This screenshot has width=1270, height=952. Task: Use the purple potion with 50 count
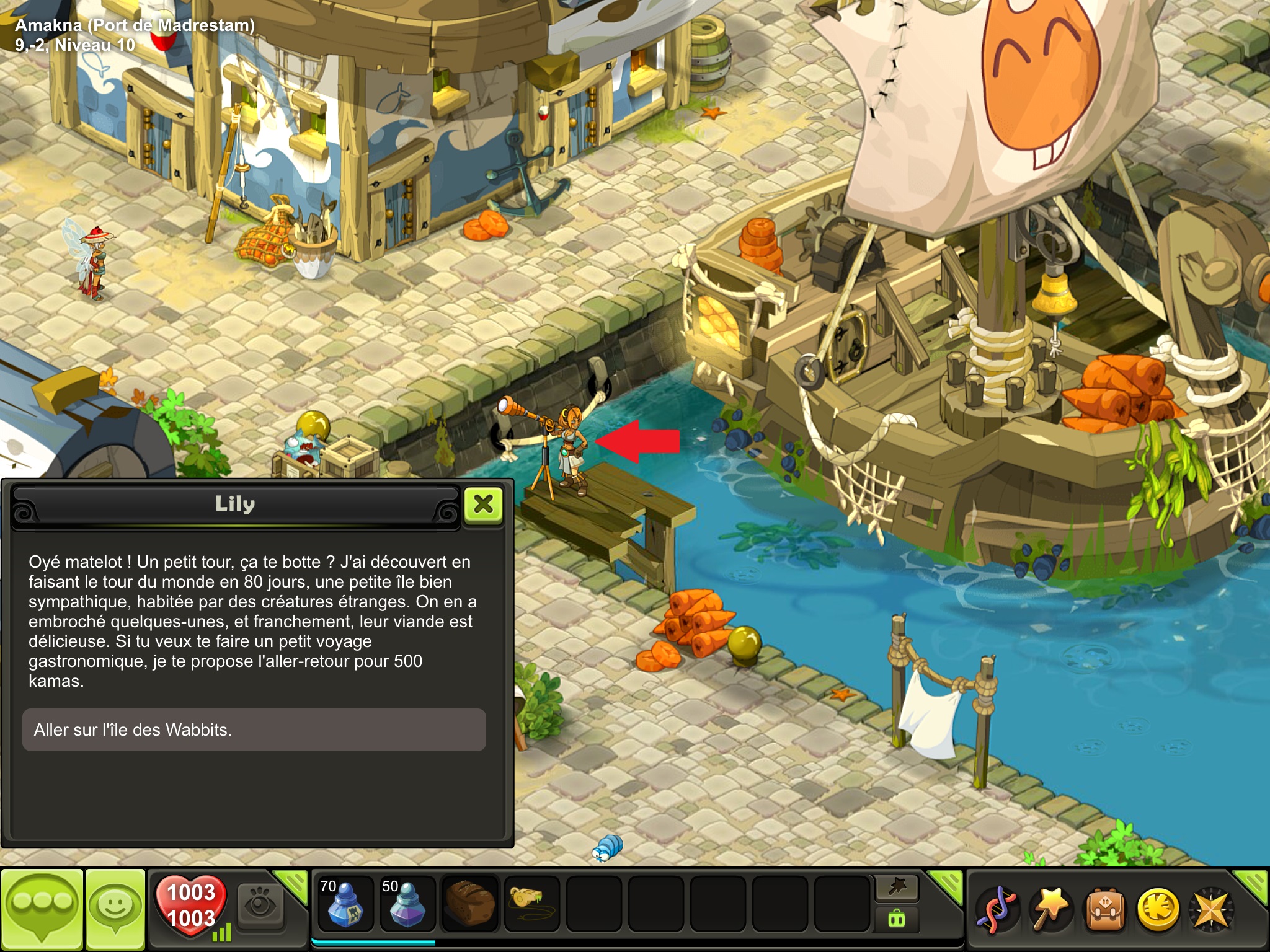[x=407, y=904]
